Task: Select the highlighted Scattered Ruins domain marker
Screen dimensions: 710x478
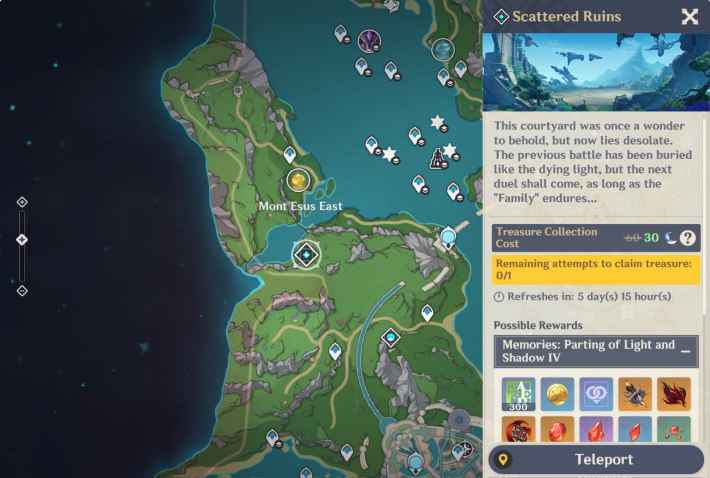Action: pos(305,254)
